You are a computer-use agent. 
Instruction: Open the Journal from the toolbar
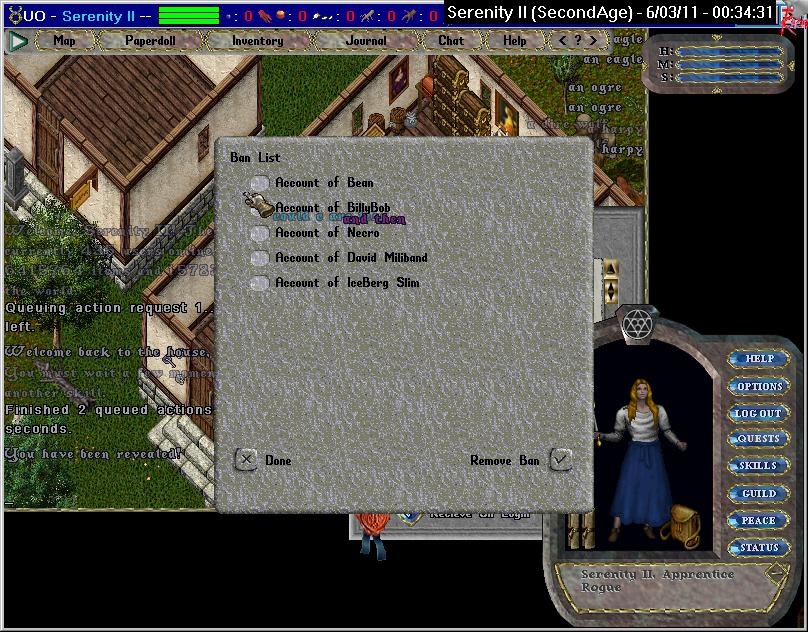(x=366, y=41)
